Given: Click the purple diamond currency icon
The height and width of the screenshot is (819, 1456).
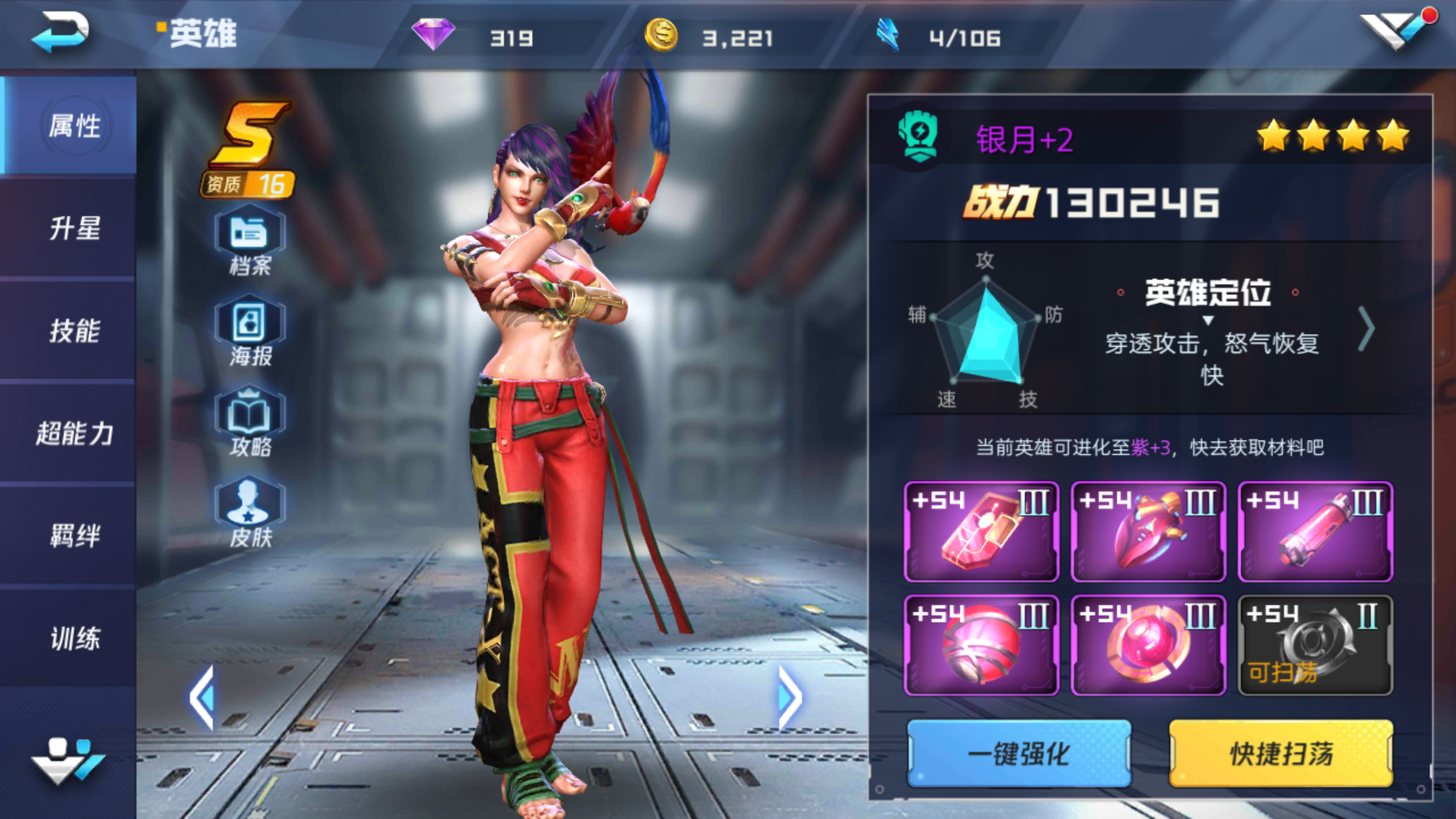Looking at the screenshot, I should (432, 34).
